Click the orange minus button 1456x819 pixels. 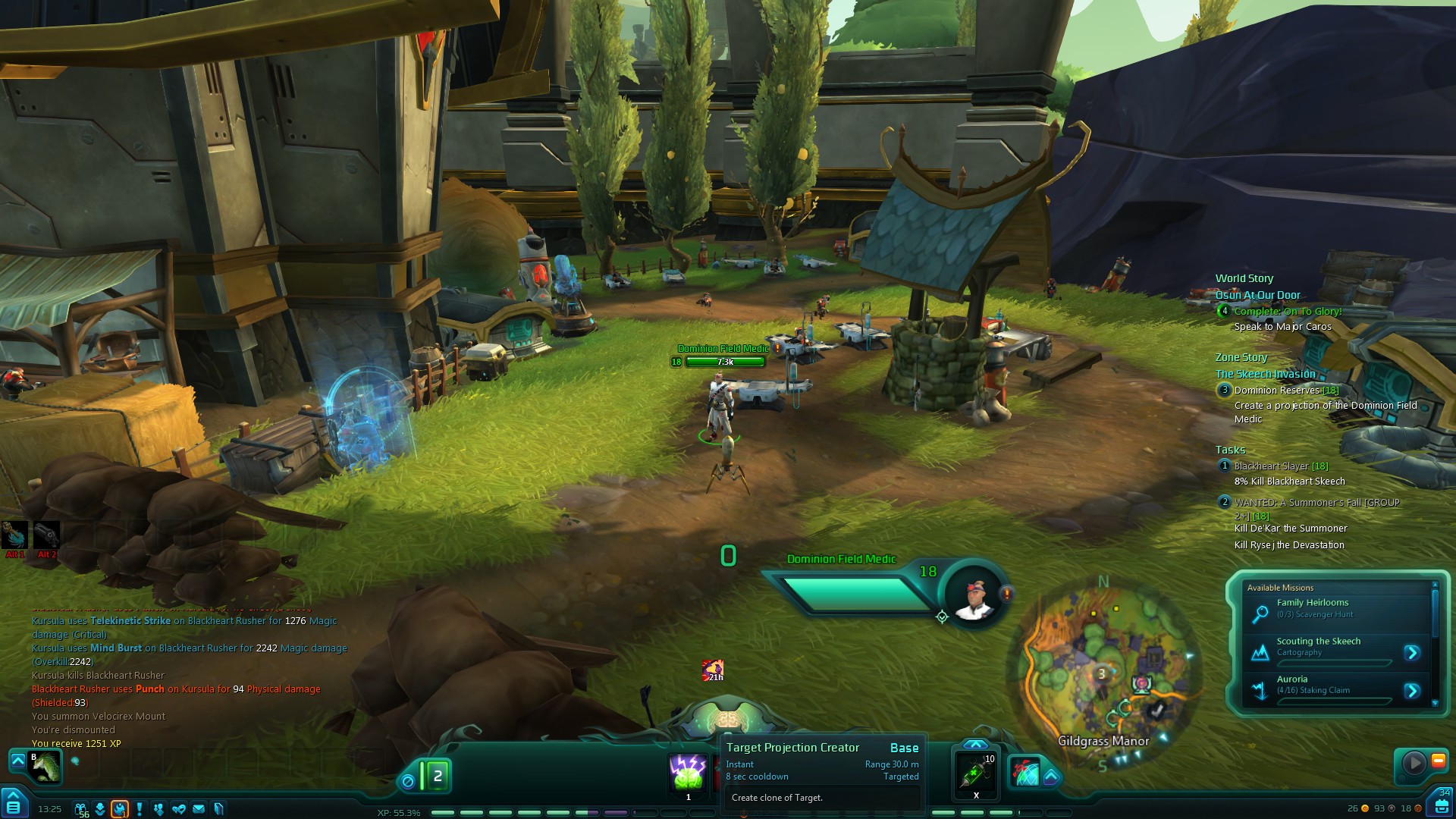(x=1438, y=761)
